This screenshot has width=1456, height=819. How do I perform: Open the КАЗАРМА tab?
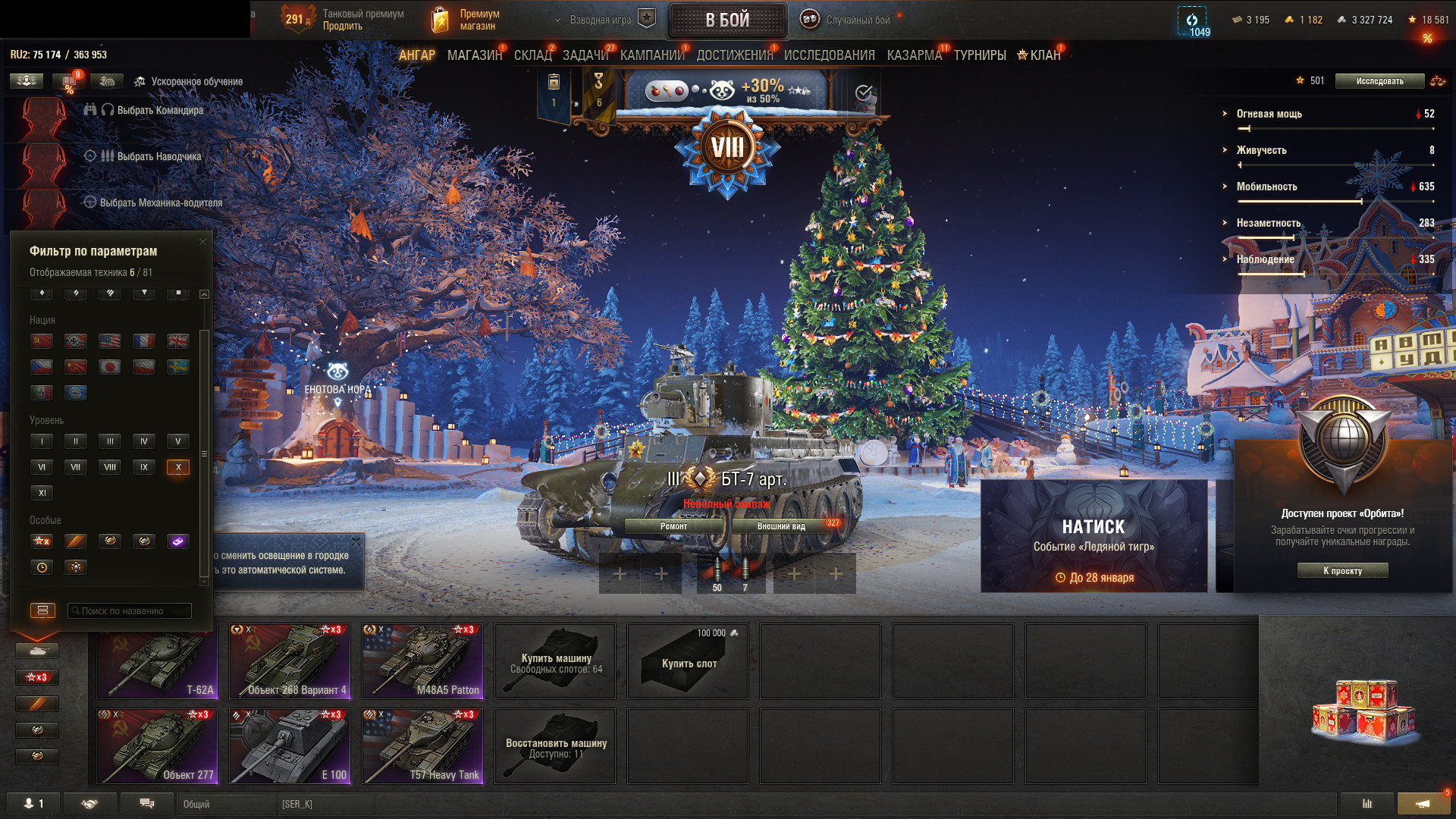click(x=914, y=55)
